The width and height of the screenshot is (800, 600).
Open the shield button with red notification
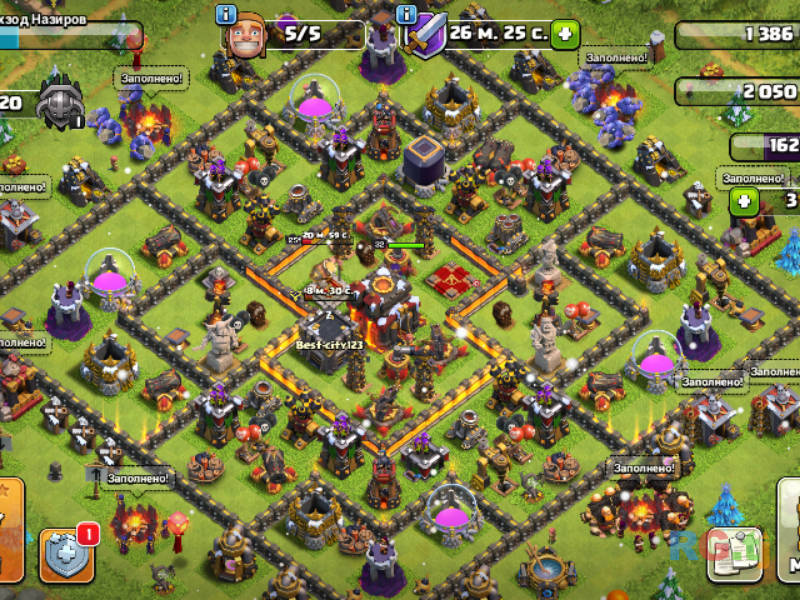tap(67, 555)
